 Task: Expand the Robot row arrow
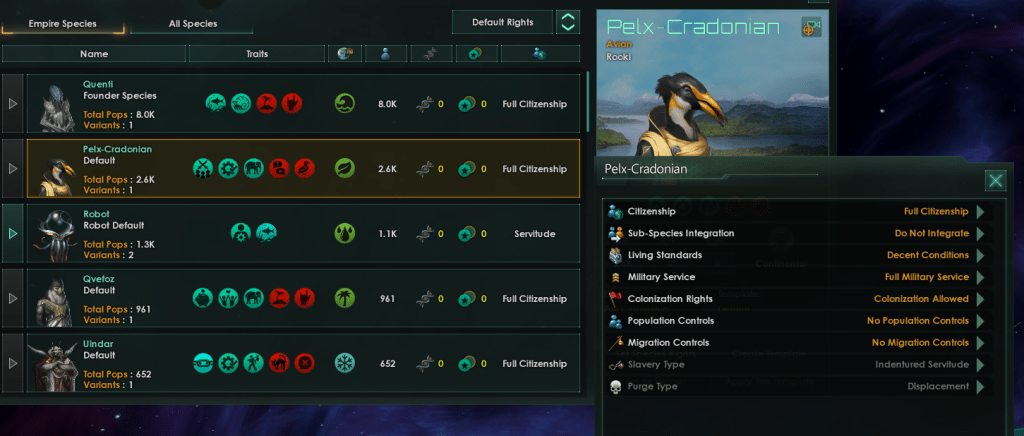click(x=13, y=233)
